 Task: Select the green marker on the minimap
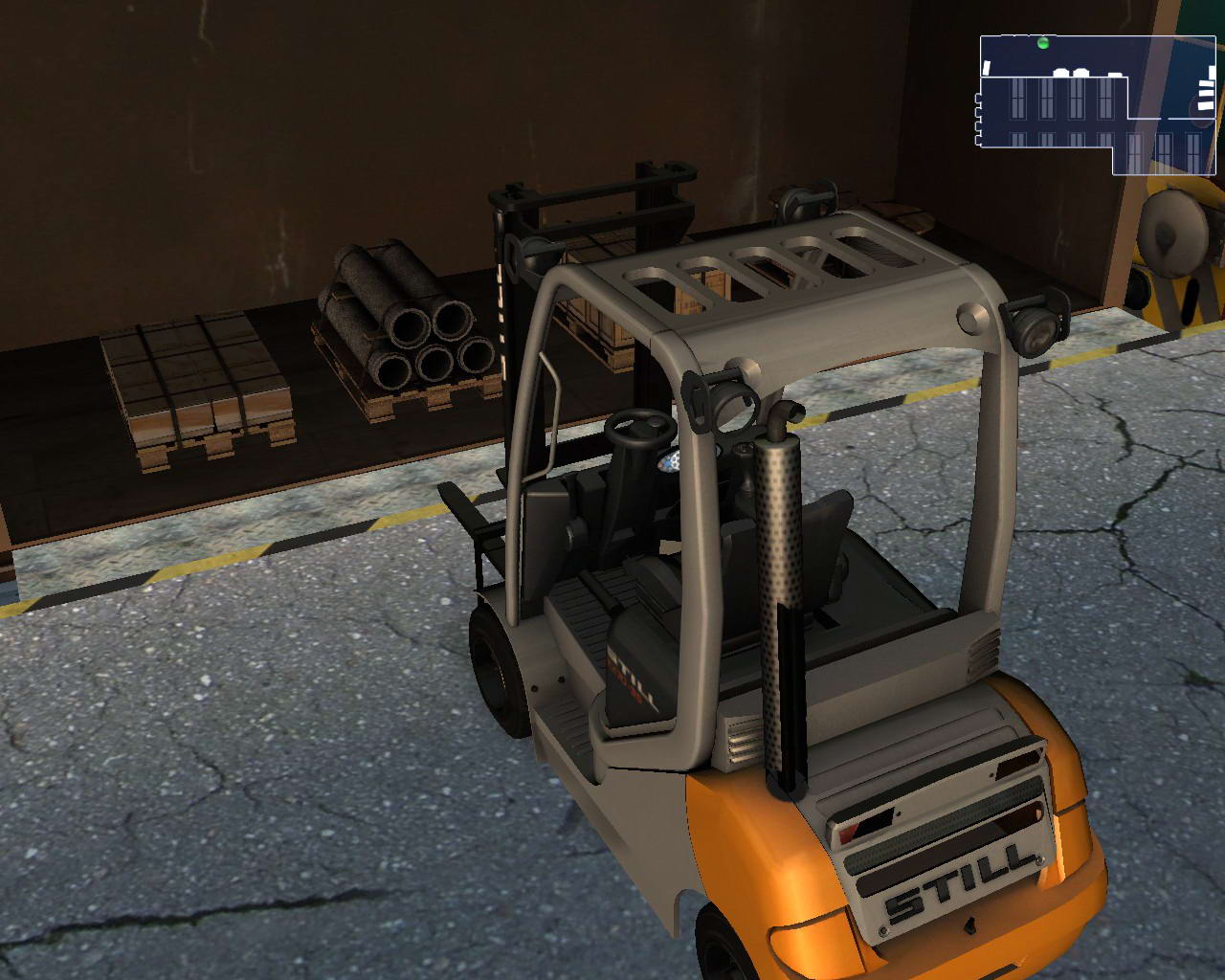pos(1043,42)
